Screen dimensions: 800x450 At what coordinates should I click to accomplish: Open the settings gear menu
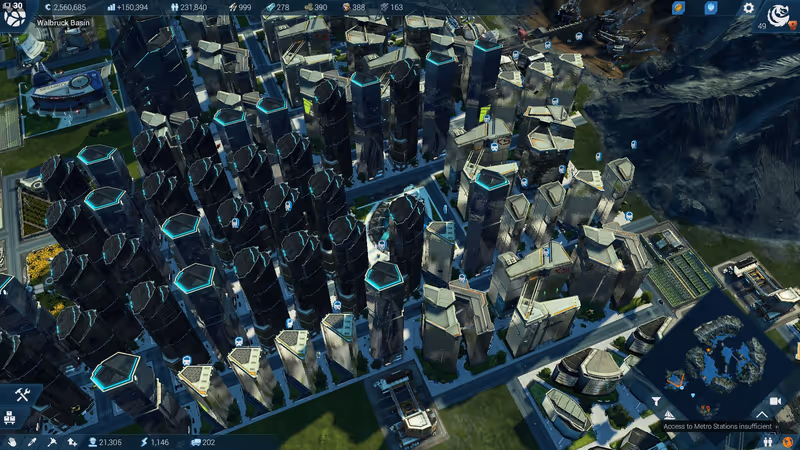tap(748, 8)
